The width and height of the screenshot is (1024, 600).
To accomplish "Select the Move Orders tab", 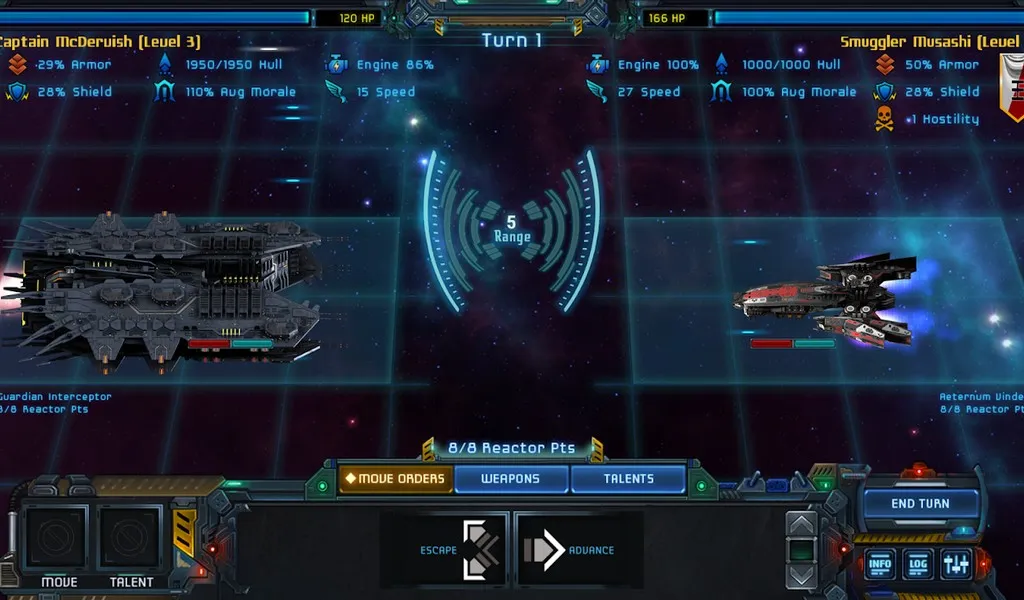I will point(395,479).
